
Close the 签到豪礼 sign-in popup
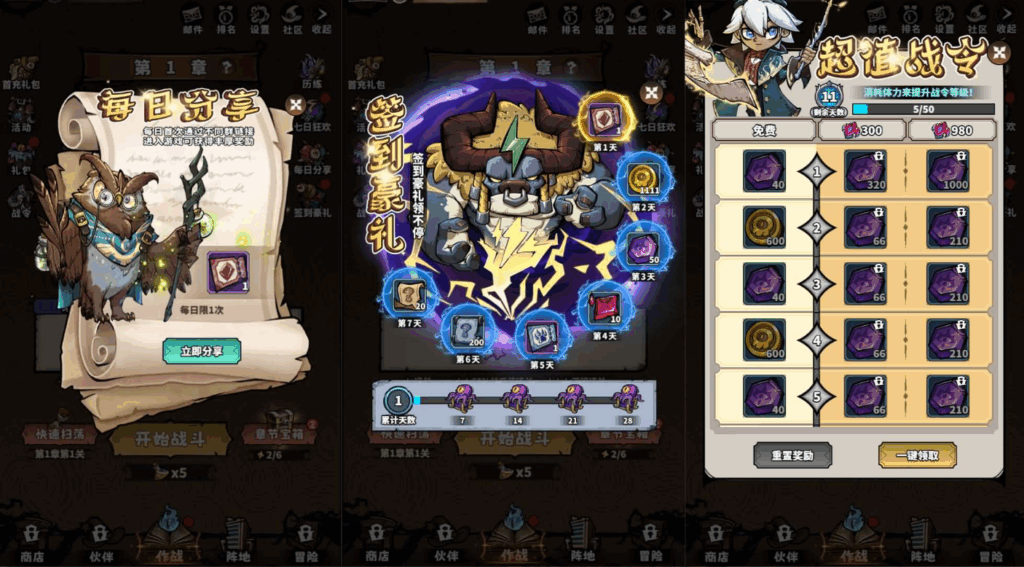(x=652, y=93)
